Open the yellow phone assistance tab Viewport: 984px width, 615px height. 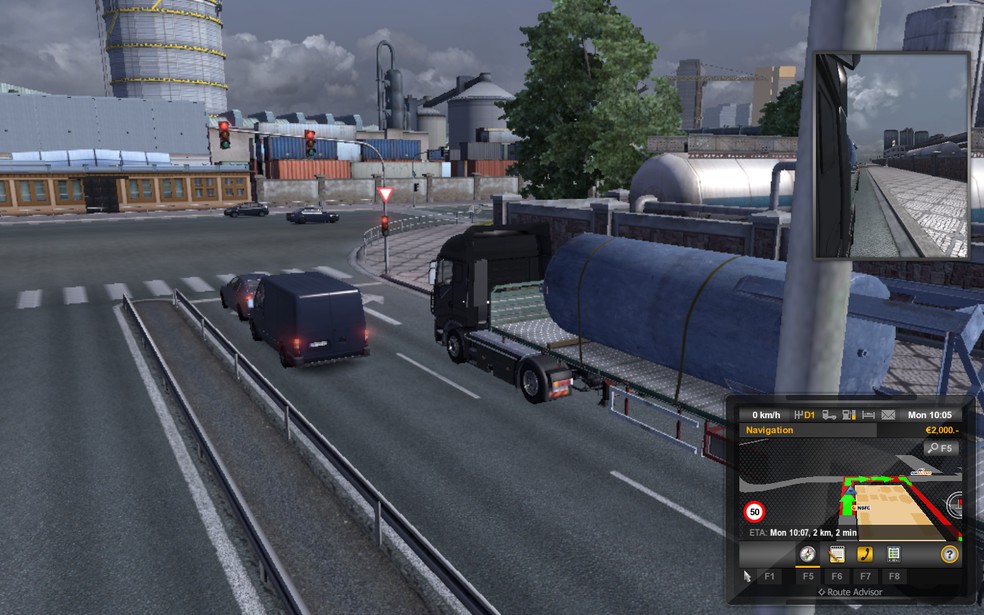864,554
